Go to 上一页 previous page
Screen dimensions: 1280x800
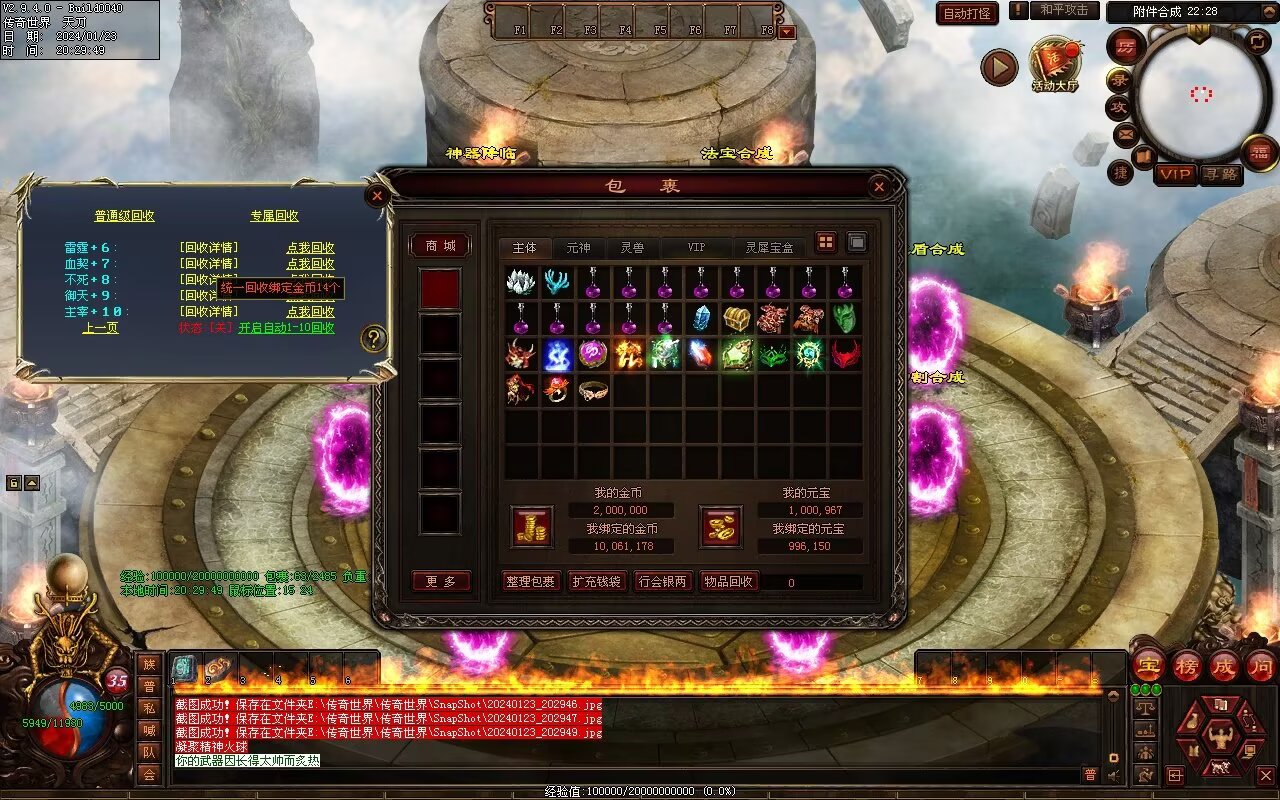tap(100, 328)
